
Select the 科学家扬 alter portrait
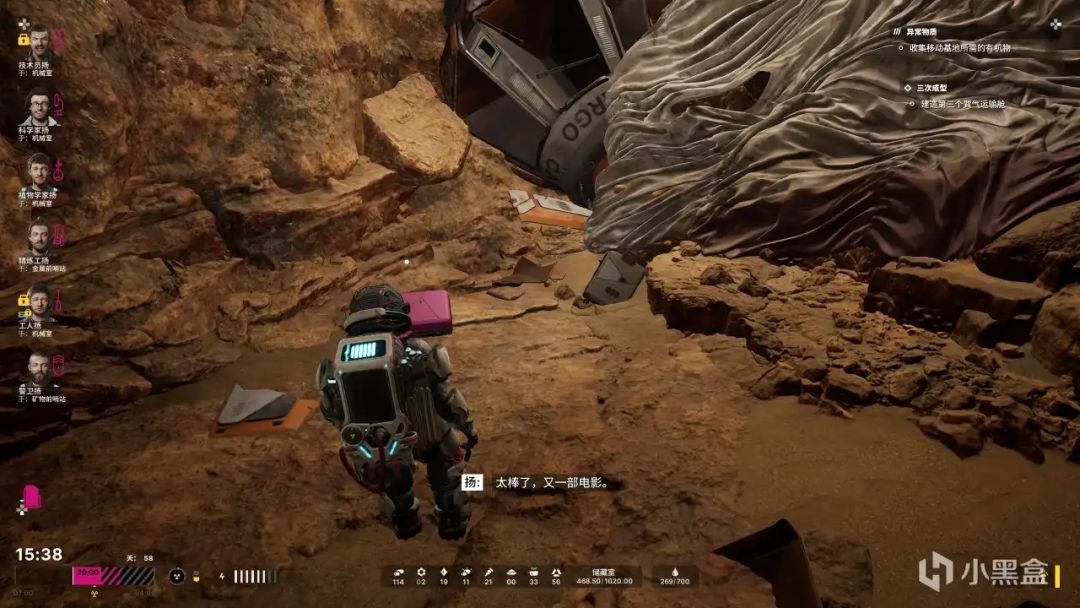click(39, 107)
